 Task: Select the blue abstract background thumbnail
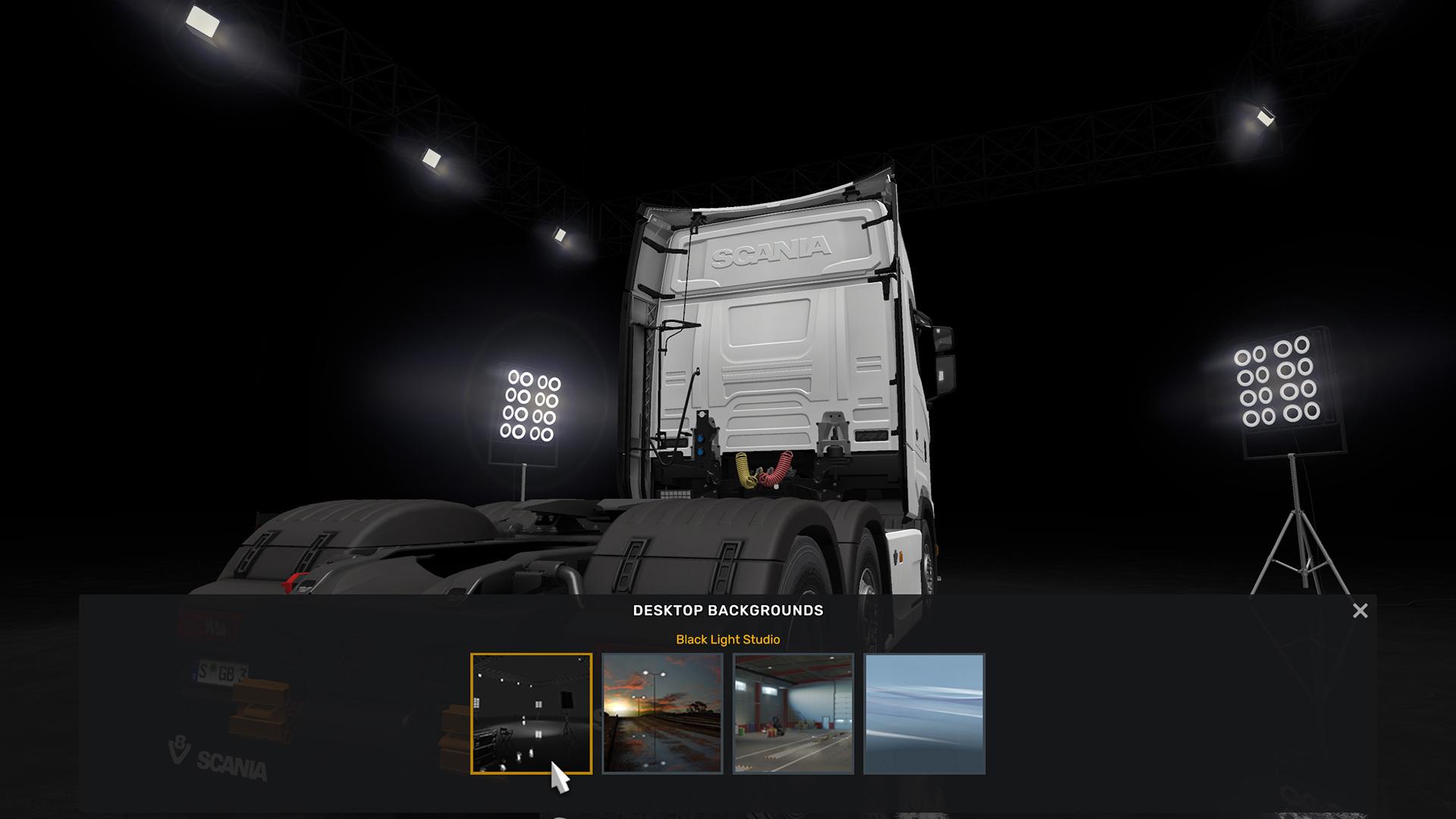924,713
